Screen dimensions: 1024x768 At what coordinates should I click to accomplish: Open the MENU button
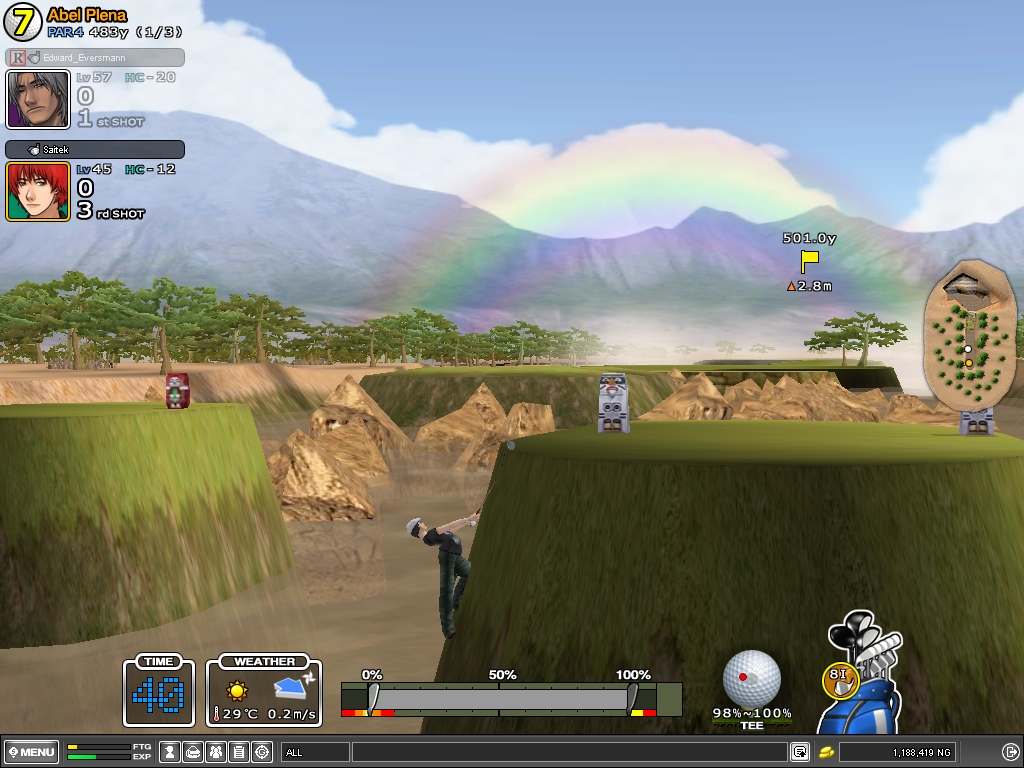click(x=32, y=752)
